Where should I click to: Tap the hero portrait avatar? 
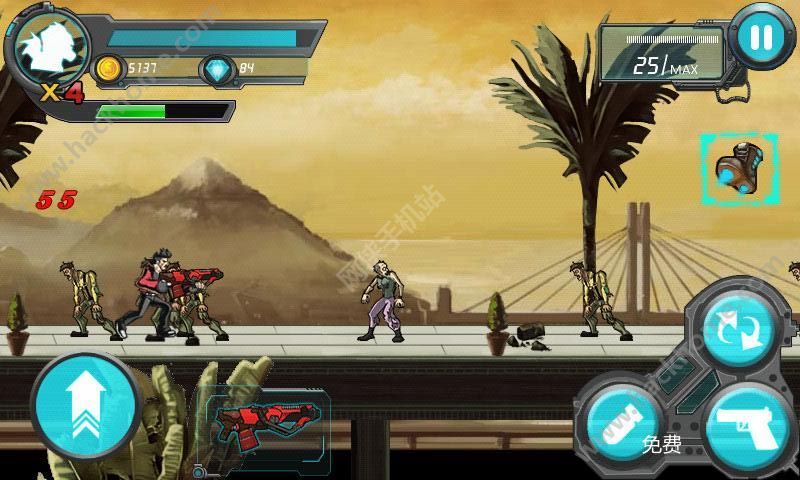pos(46,48)
